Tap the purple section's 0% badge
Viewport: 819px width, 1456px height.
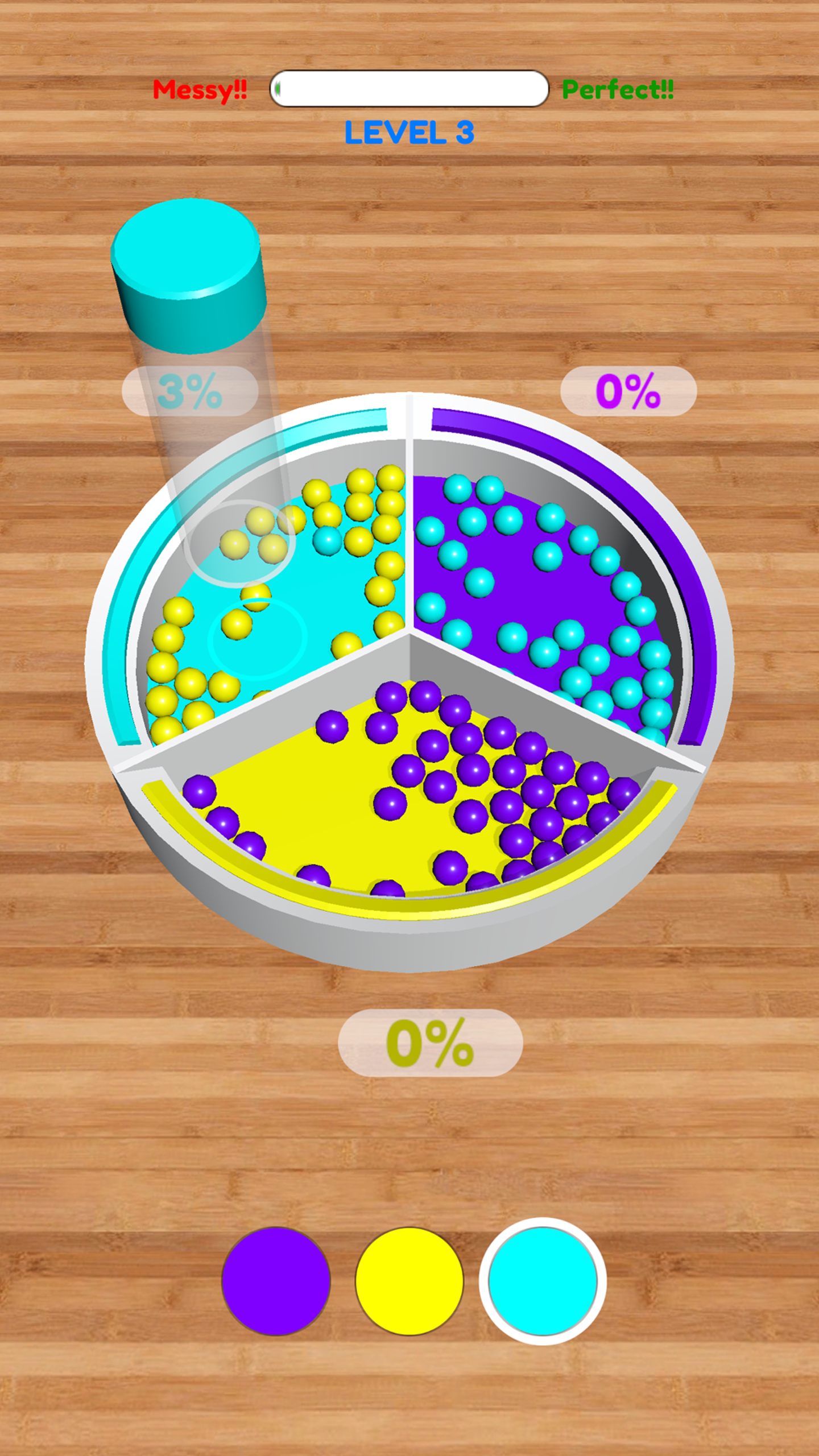(x=628, y=390)
